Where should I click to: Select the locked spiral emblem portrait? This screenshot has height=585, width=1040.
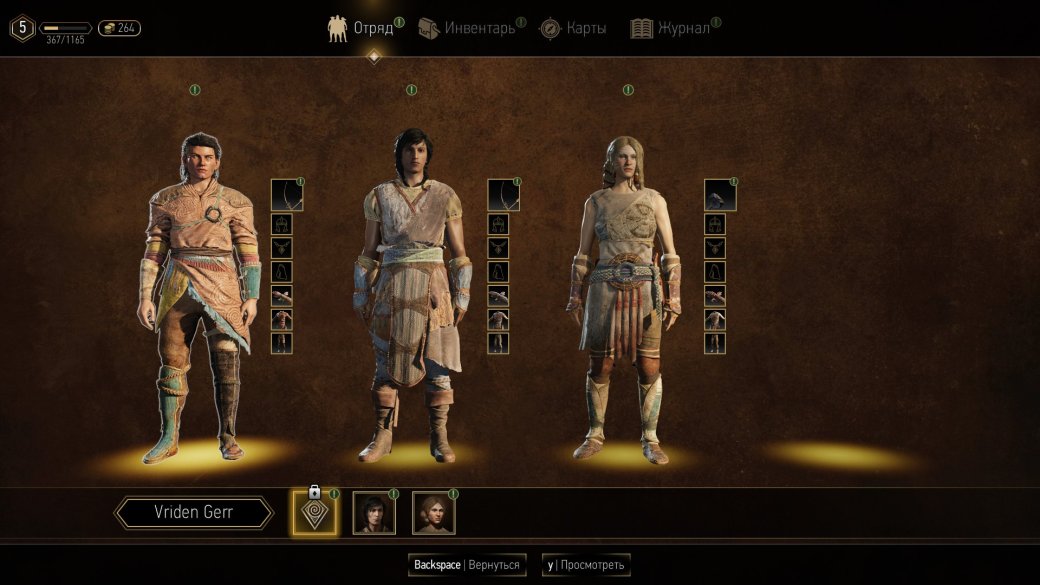314,513
